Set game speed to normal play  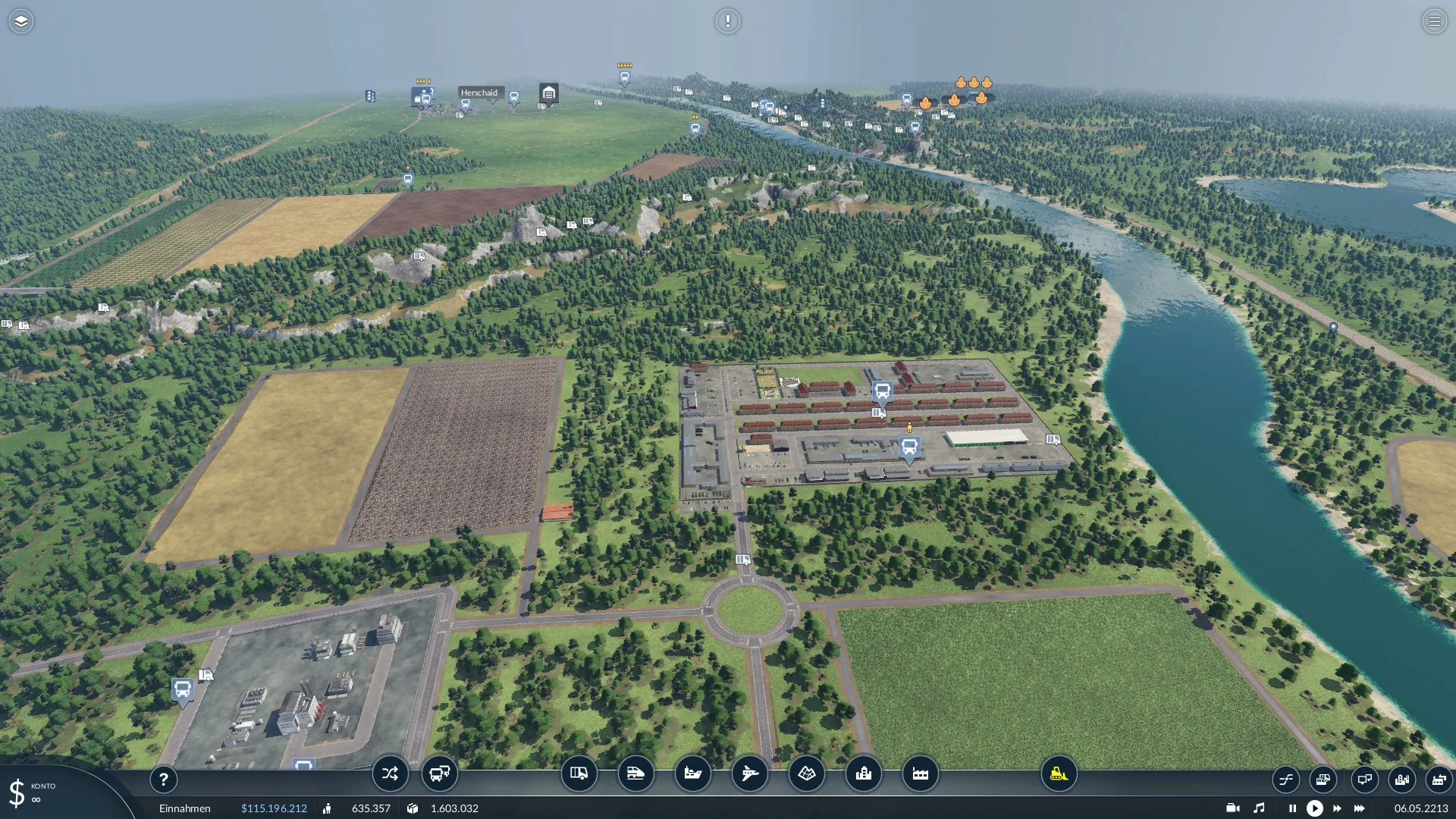tap(1315, 808)
